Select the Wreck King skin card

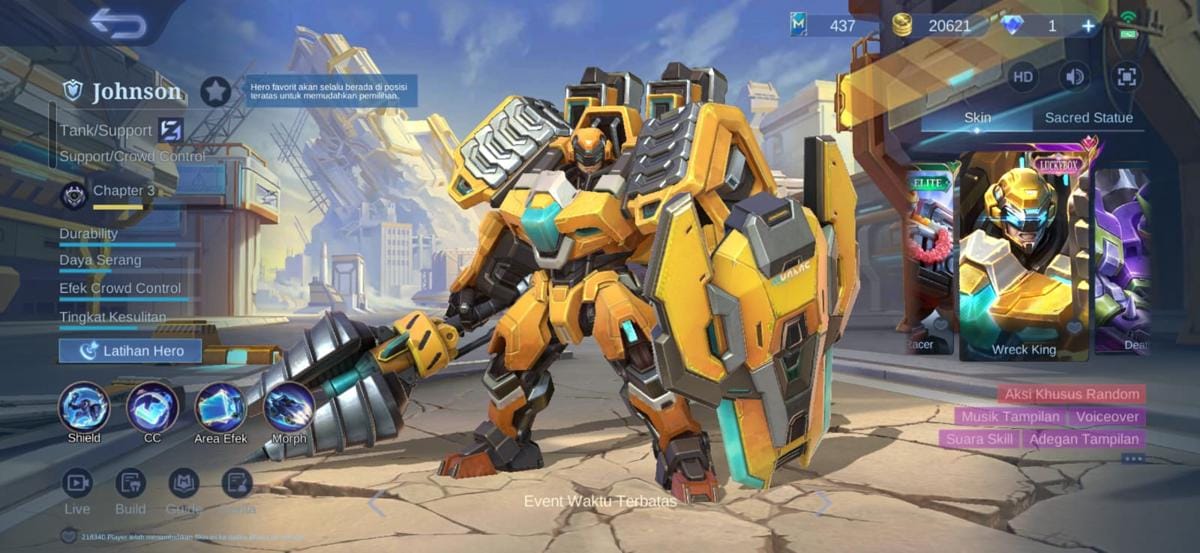(1023, 255)
